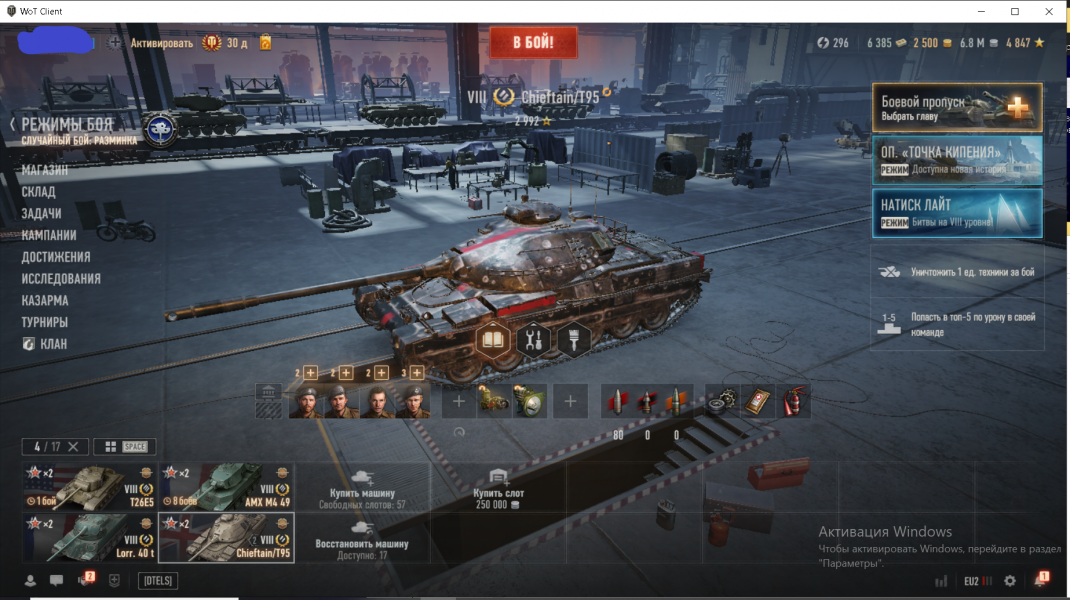This screenshot has width=1070, height=600.
Task: Click Купить слот for 250 000 credits
Action: tap(500, 487)
